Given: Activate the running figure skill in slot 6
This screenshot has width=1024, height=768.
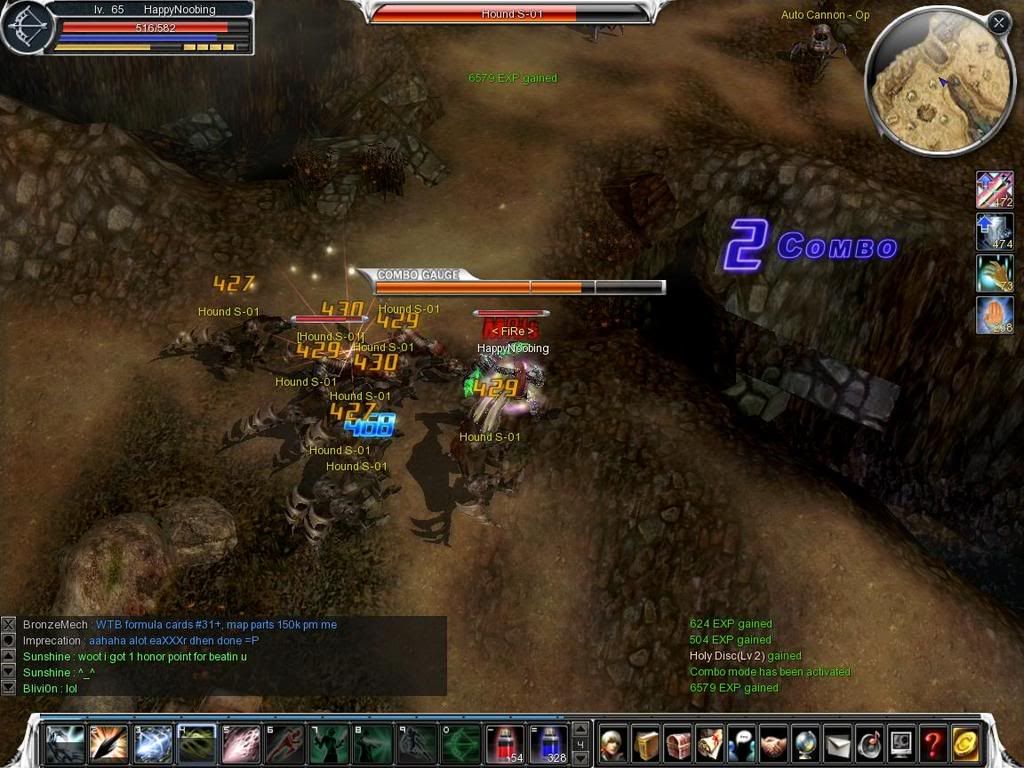Looking at the screenshot, I should [284, 745].
